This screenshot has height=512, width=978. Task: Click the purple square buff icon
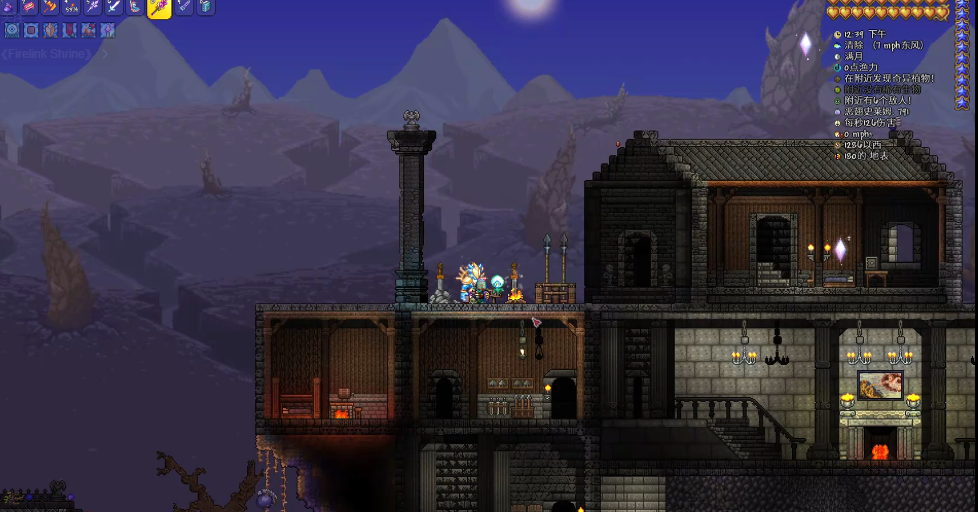point(31,30)
